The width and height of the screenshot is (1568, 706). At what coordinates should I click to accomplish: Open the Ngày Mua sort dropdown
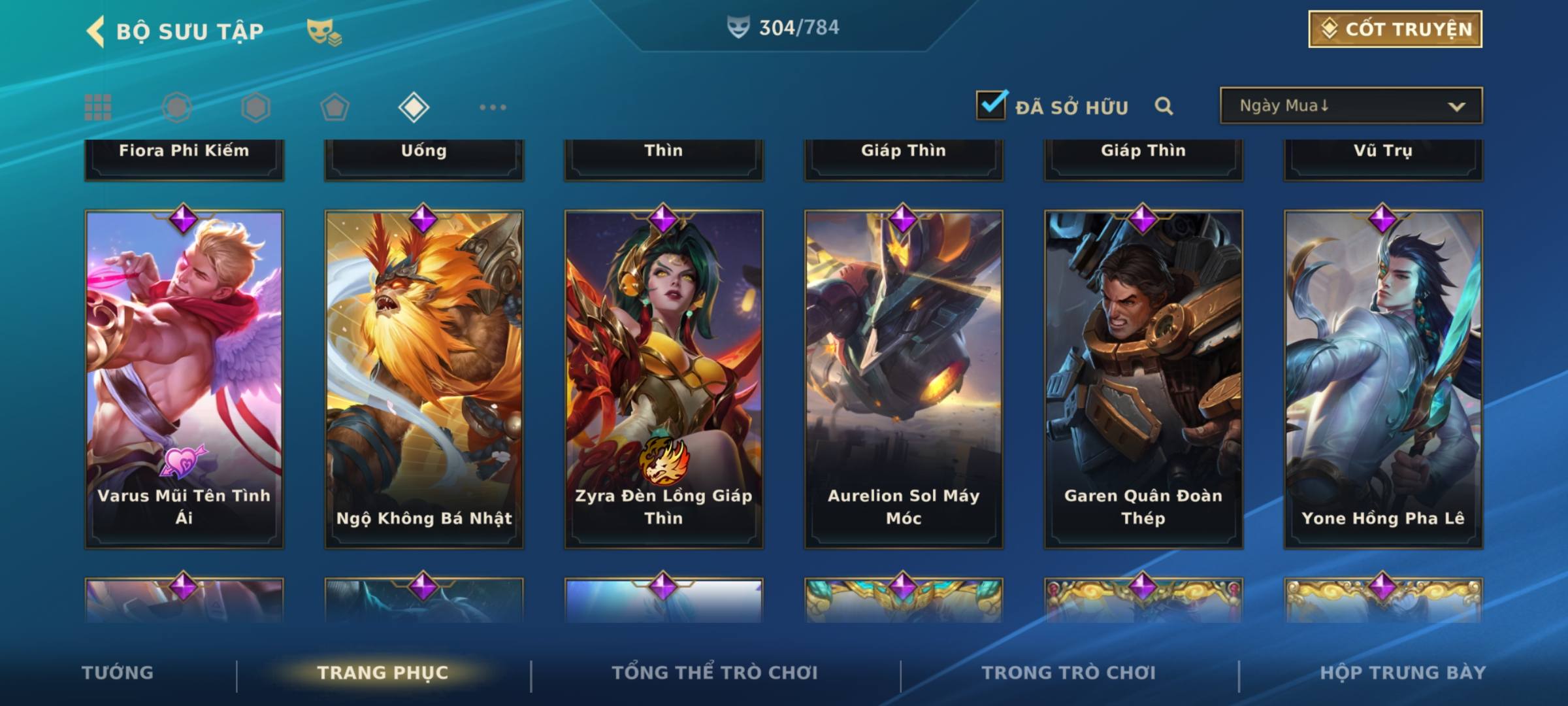[x=1350, y=106]
